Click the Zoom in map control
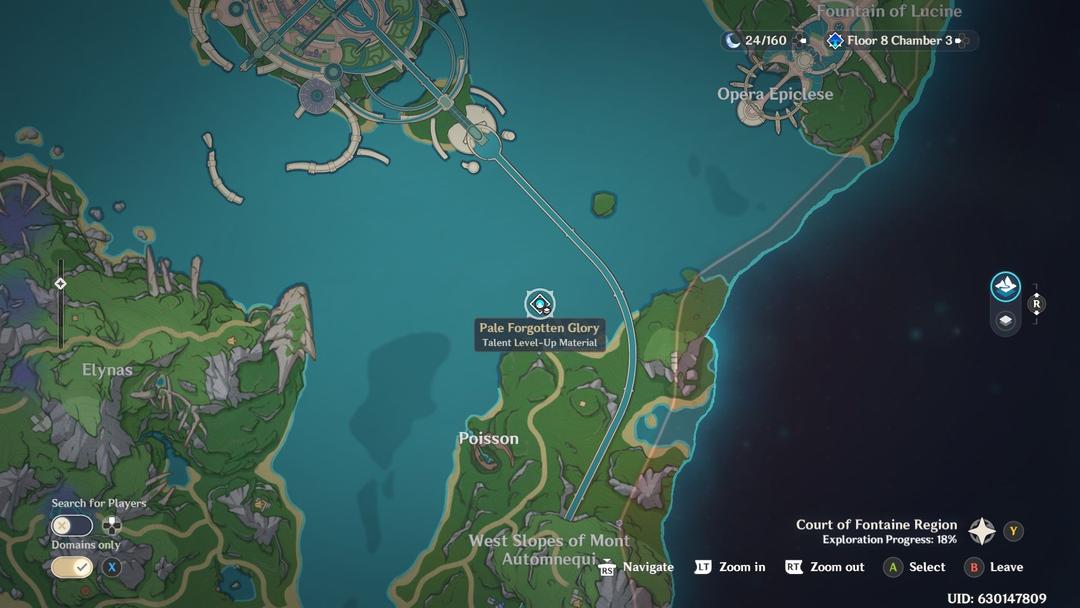Viewport: 1080px width, 608px height. [x=730, y=567]
